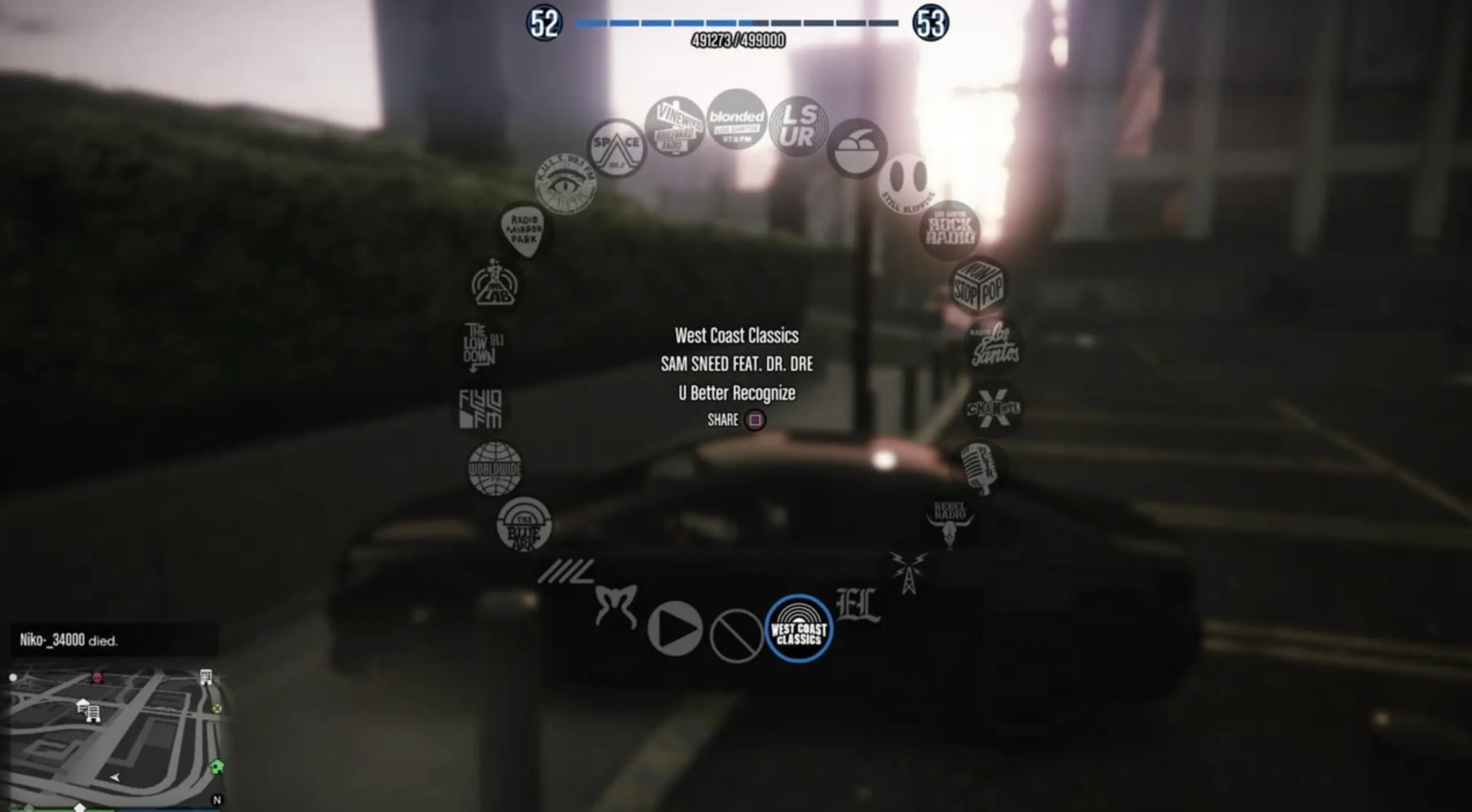Screen dimensions: 1472x812
Task: Choose the play-button media player station
Action: [675, 628]
